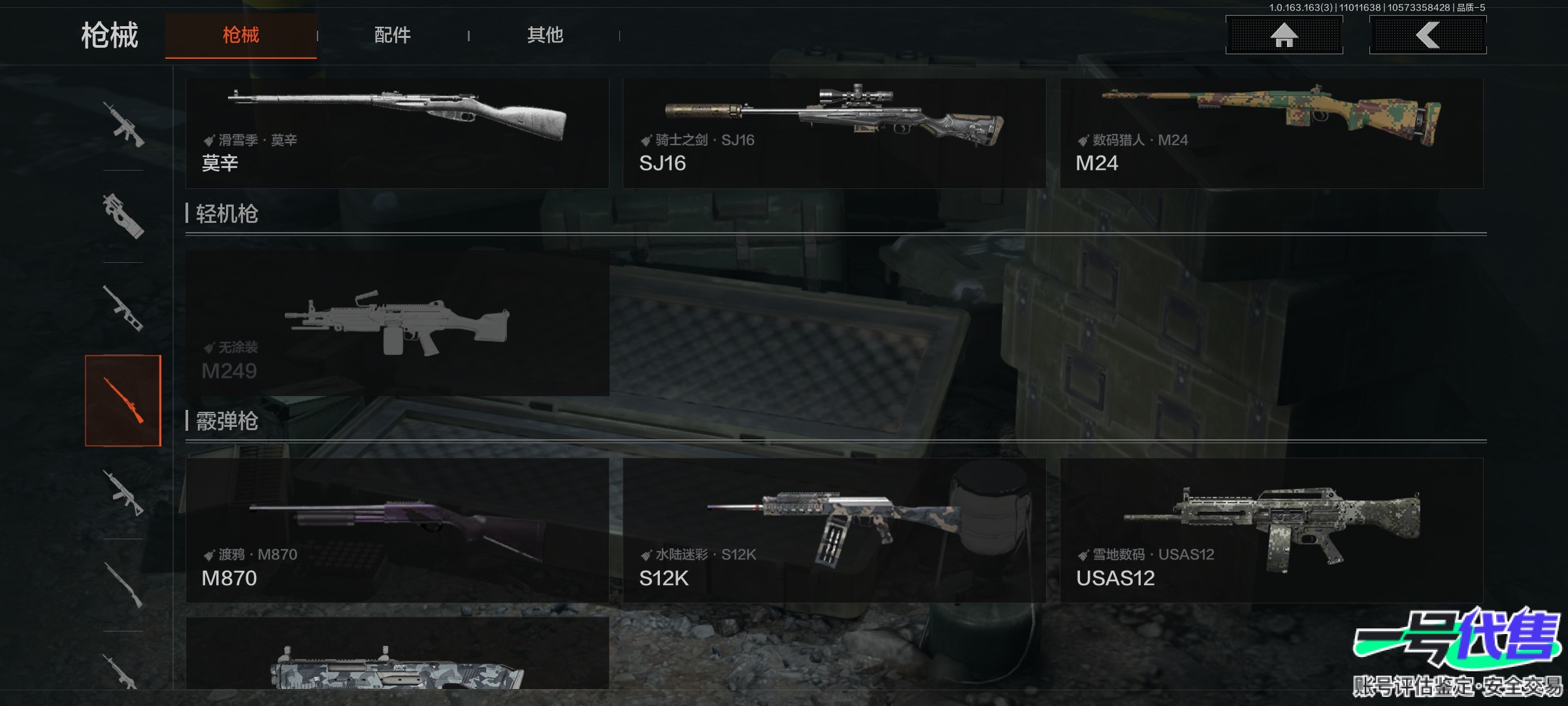Show the assault rifle category icon
1568x706 pixels.
123,124
